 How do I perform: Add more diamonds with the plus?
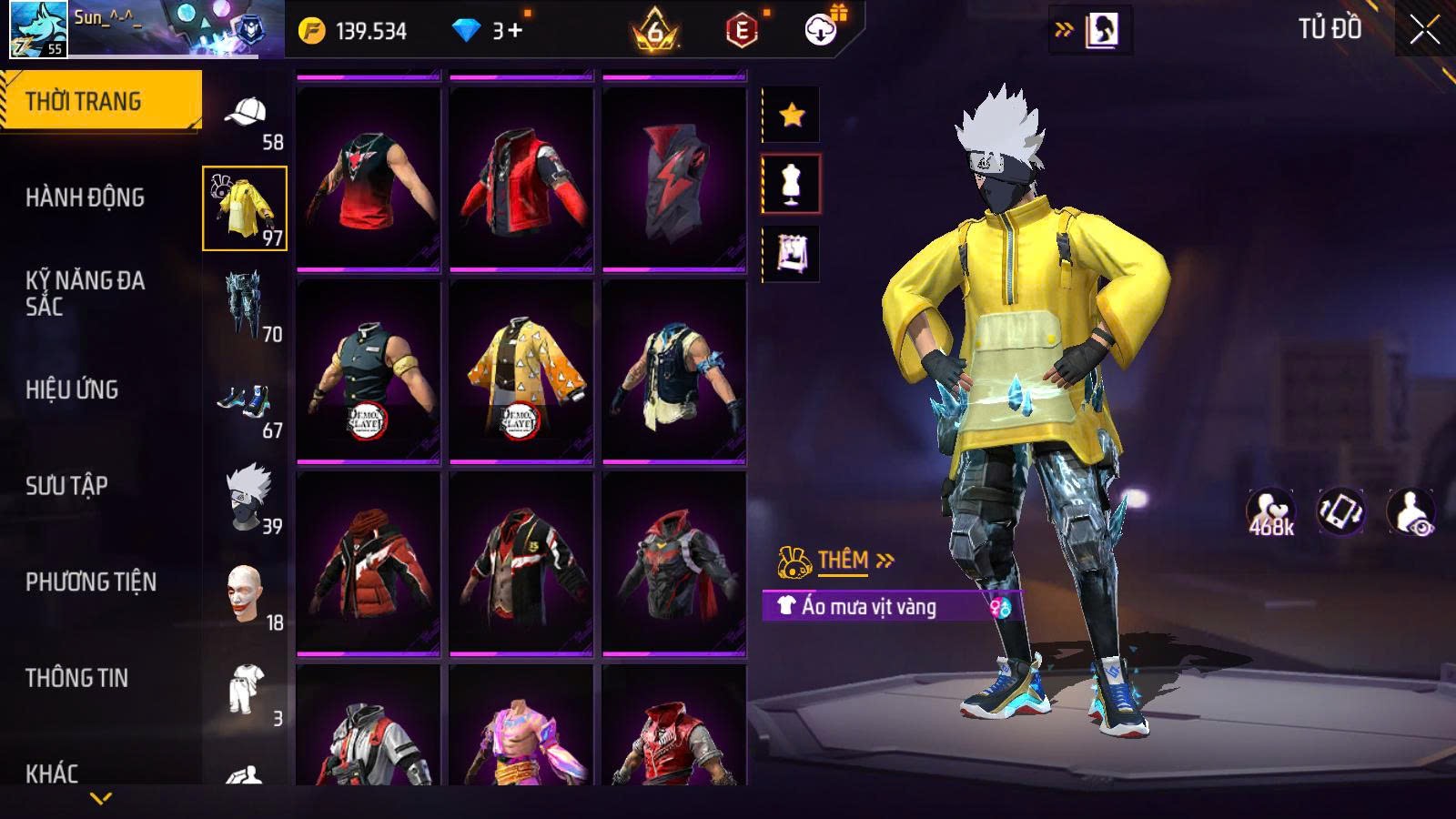516,31
